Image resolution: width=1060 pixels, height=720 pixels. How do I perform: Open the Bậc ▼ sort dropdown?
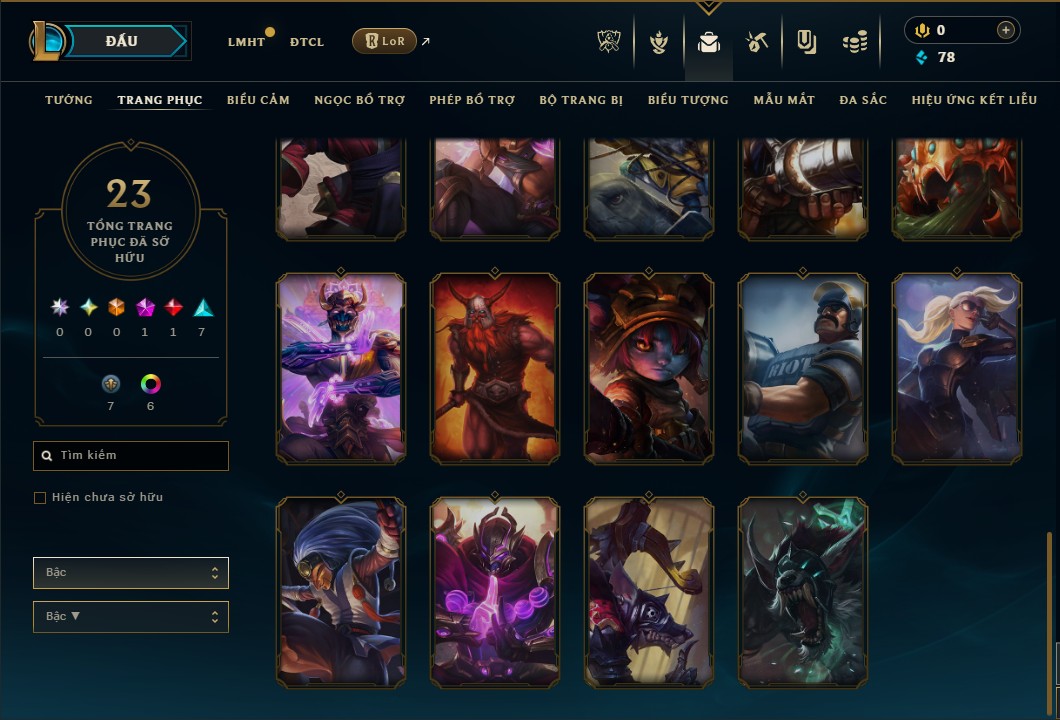[x=131, y=617]
